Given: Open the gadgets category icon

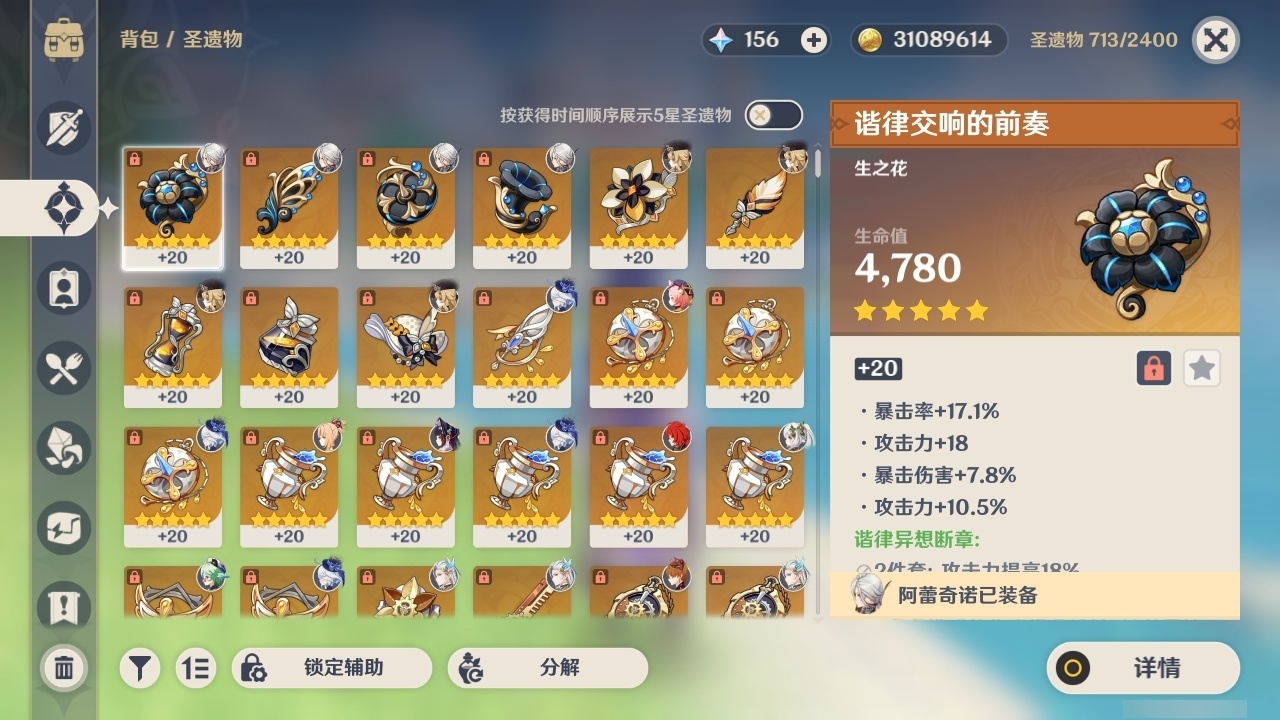Looking at the screenshot, I should [64, 528].
